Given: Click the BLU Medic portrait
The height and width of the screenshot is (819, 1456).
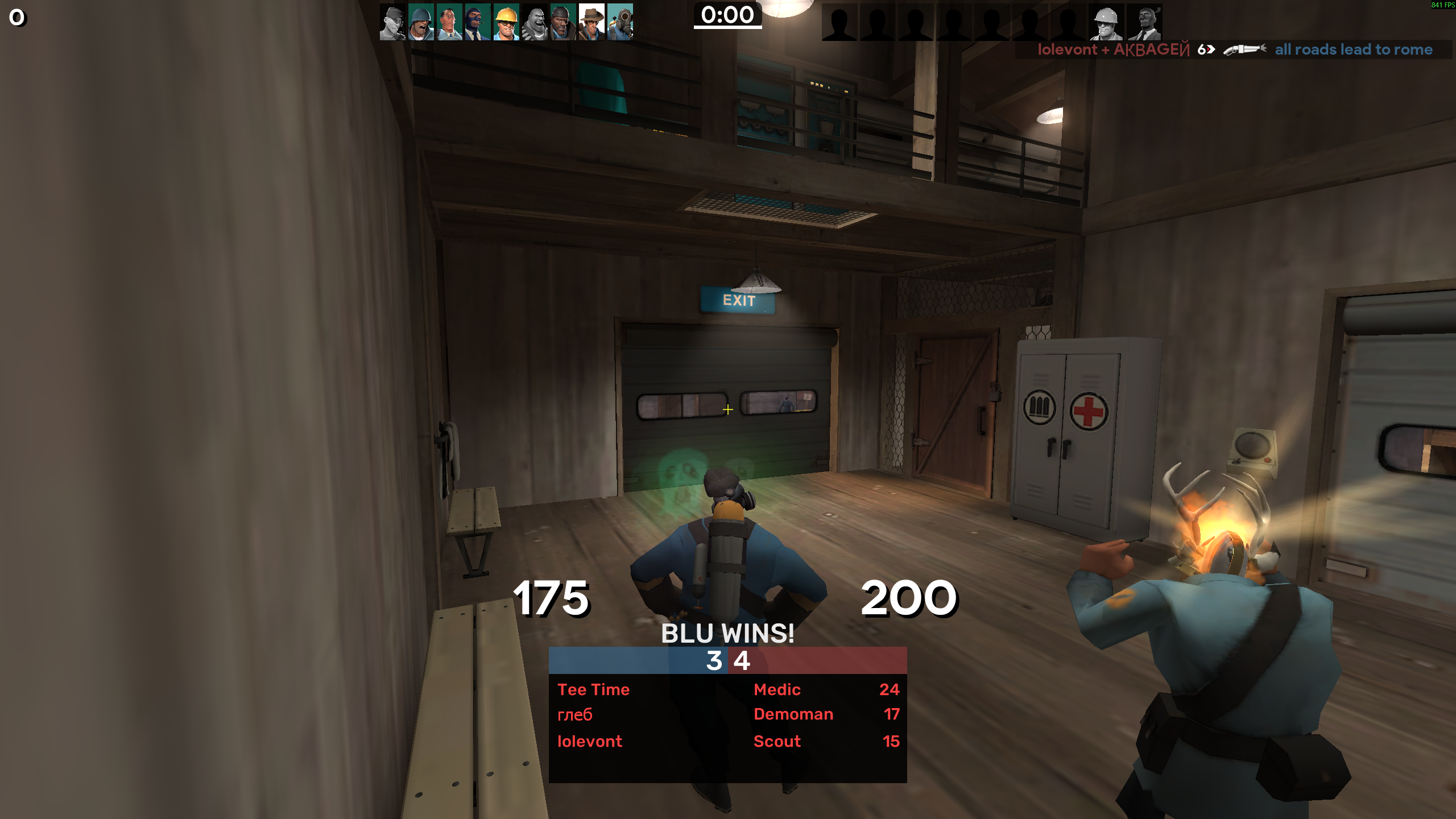Looking at the screenshot, I should tap(449, 23).
